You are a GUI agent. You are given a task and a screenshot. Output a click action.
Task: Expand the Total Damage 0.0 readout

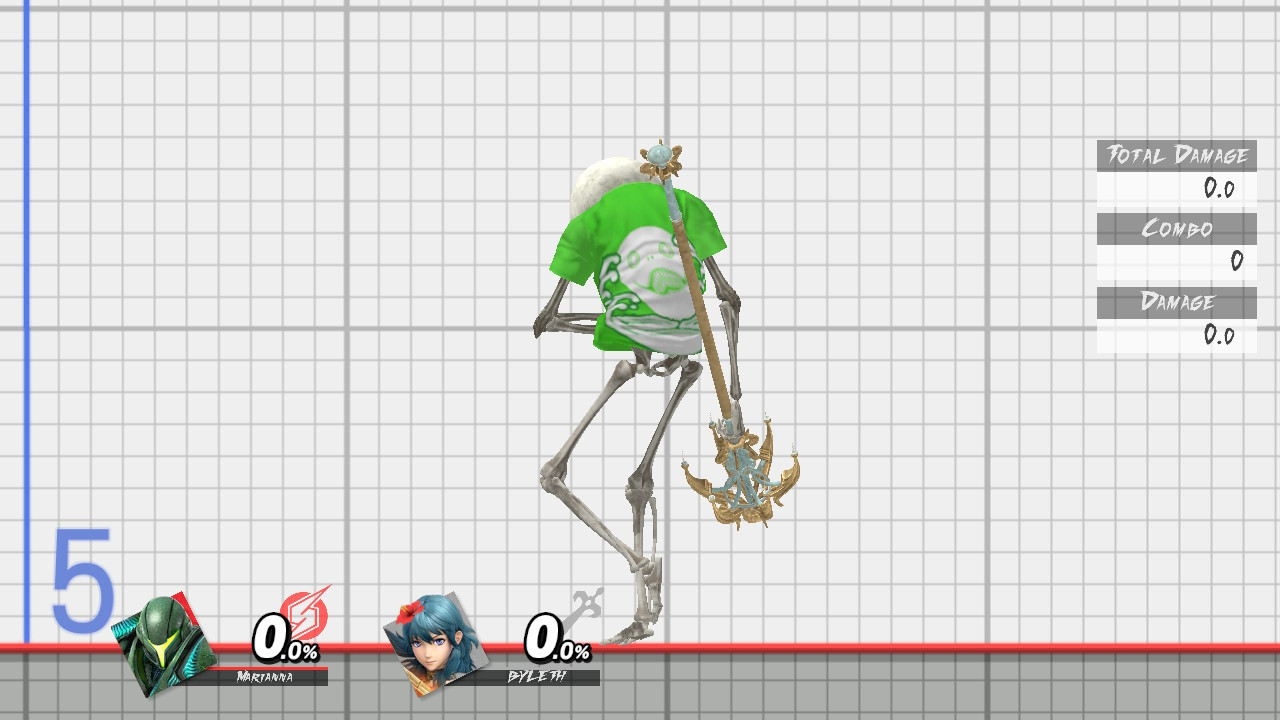1222,189
